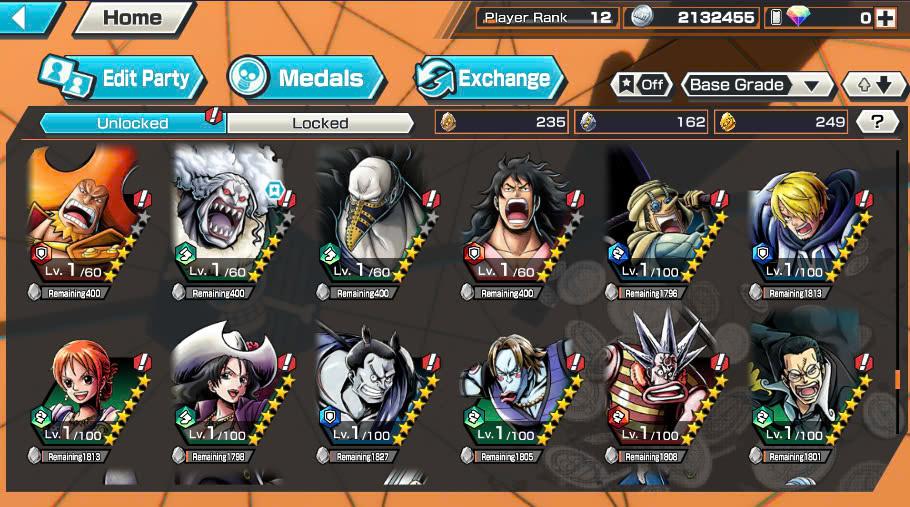Add rainbow diamonds with the plus button
The width and height of the screenshot is (910, 507).
coord(884,17)
